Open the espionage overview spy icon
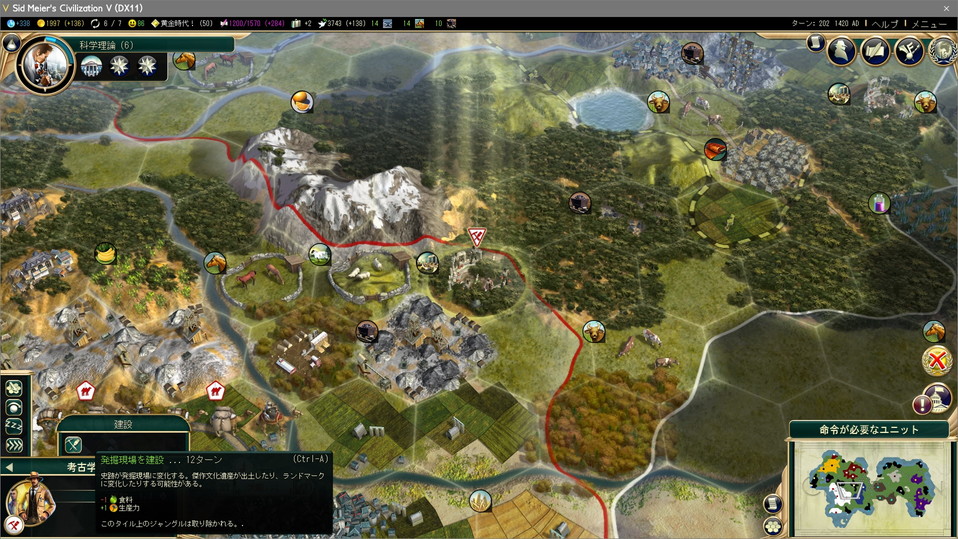 coord(841,50)
